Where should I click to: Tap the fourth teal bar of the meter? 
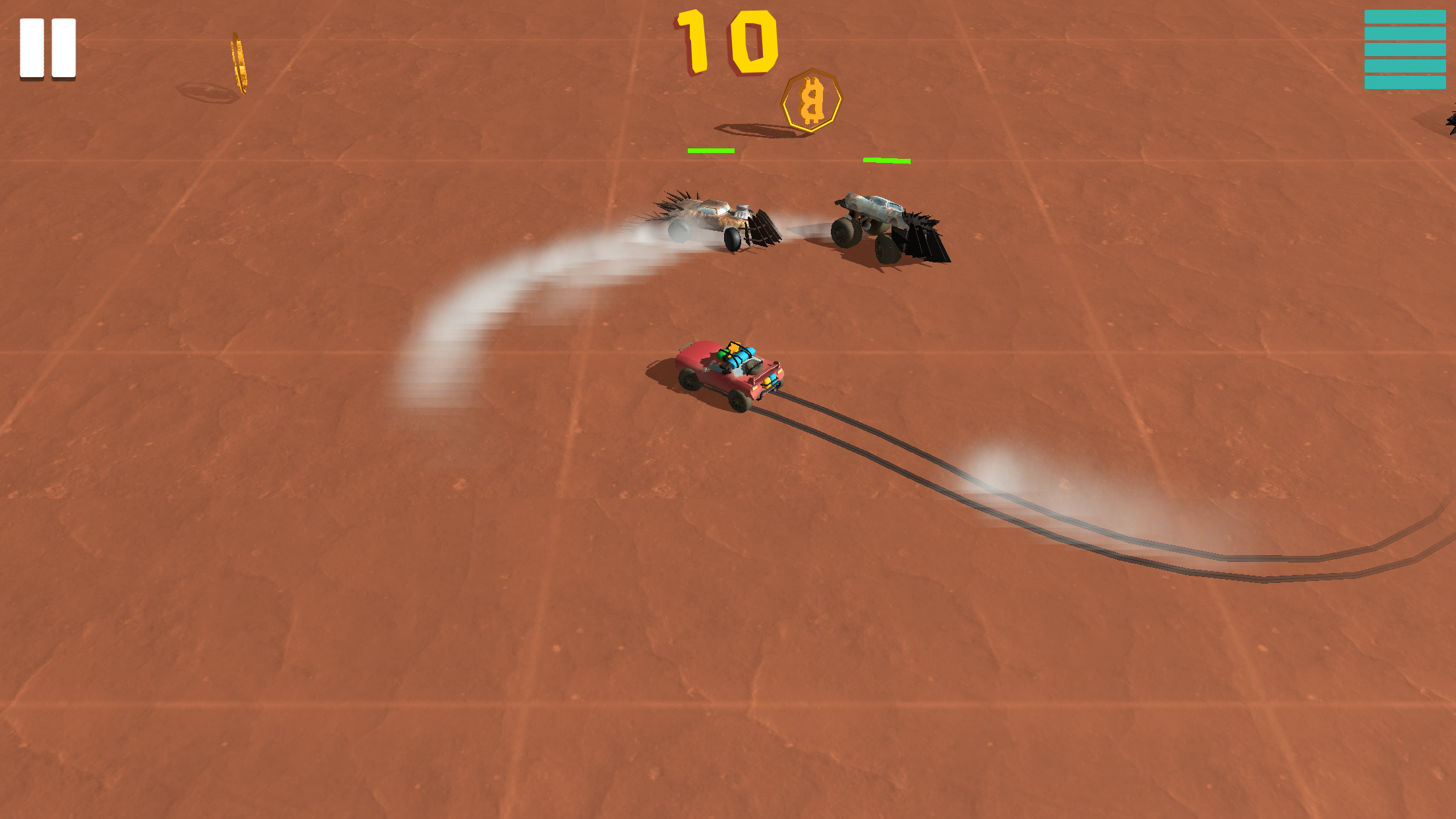click(x=1405, y=66)
